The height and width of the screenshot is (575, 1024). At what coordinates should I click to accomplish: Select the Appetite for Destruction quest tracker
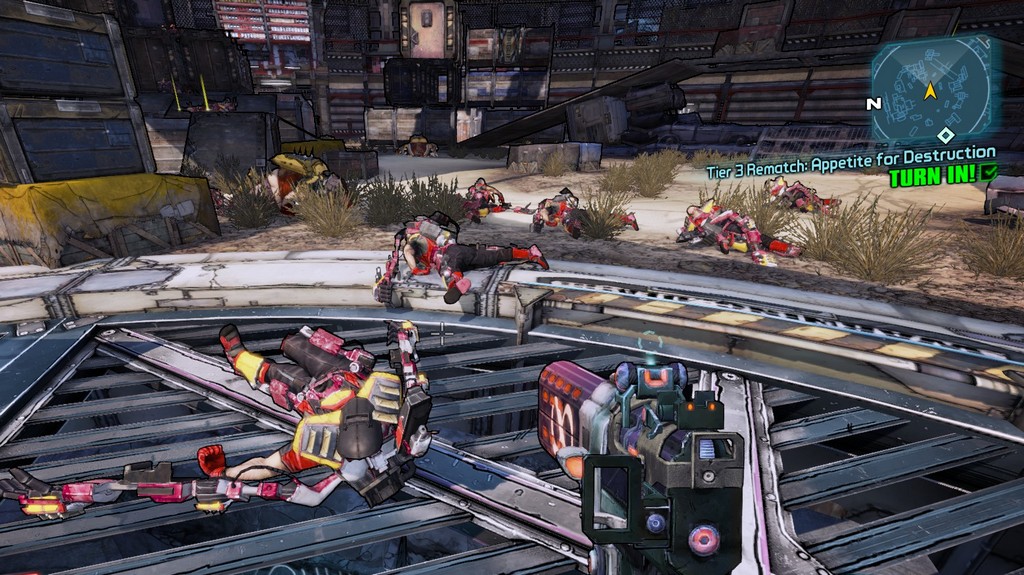(x=850, y=153)
